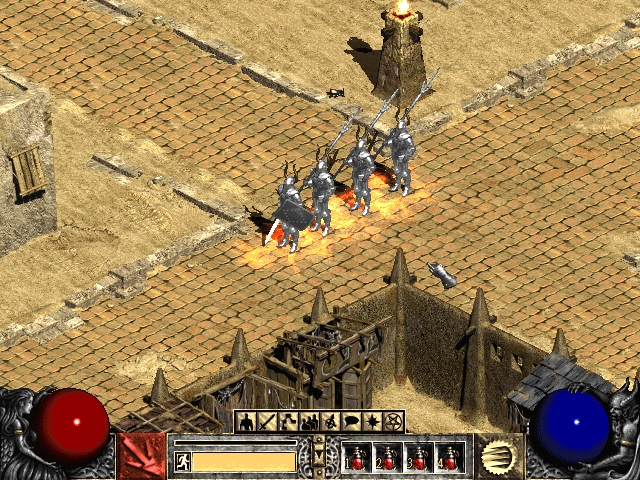The height and width of the screenshot is (480, 640).
Task: Use the red potion in belt slot 2
Action: (388, 458)
